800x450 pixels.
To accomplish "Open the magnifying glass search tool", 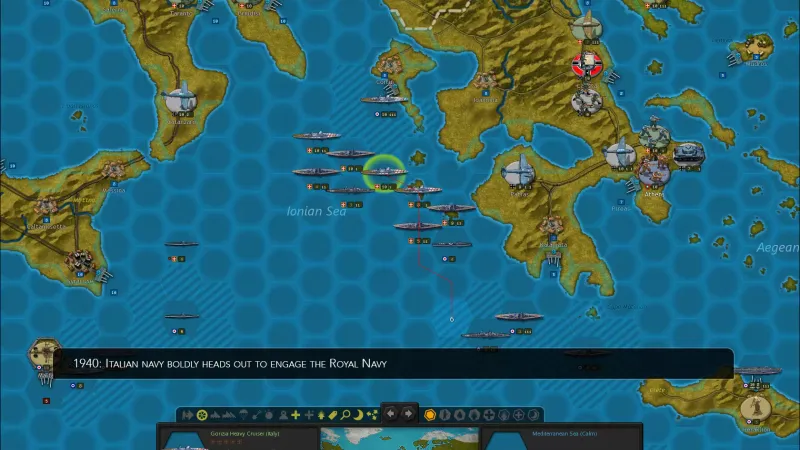I will click(345, 414).
